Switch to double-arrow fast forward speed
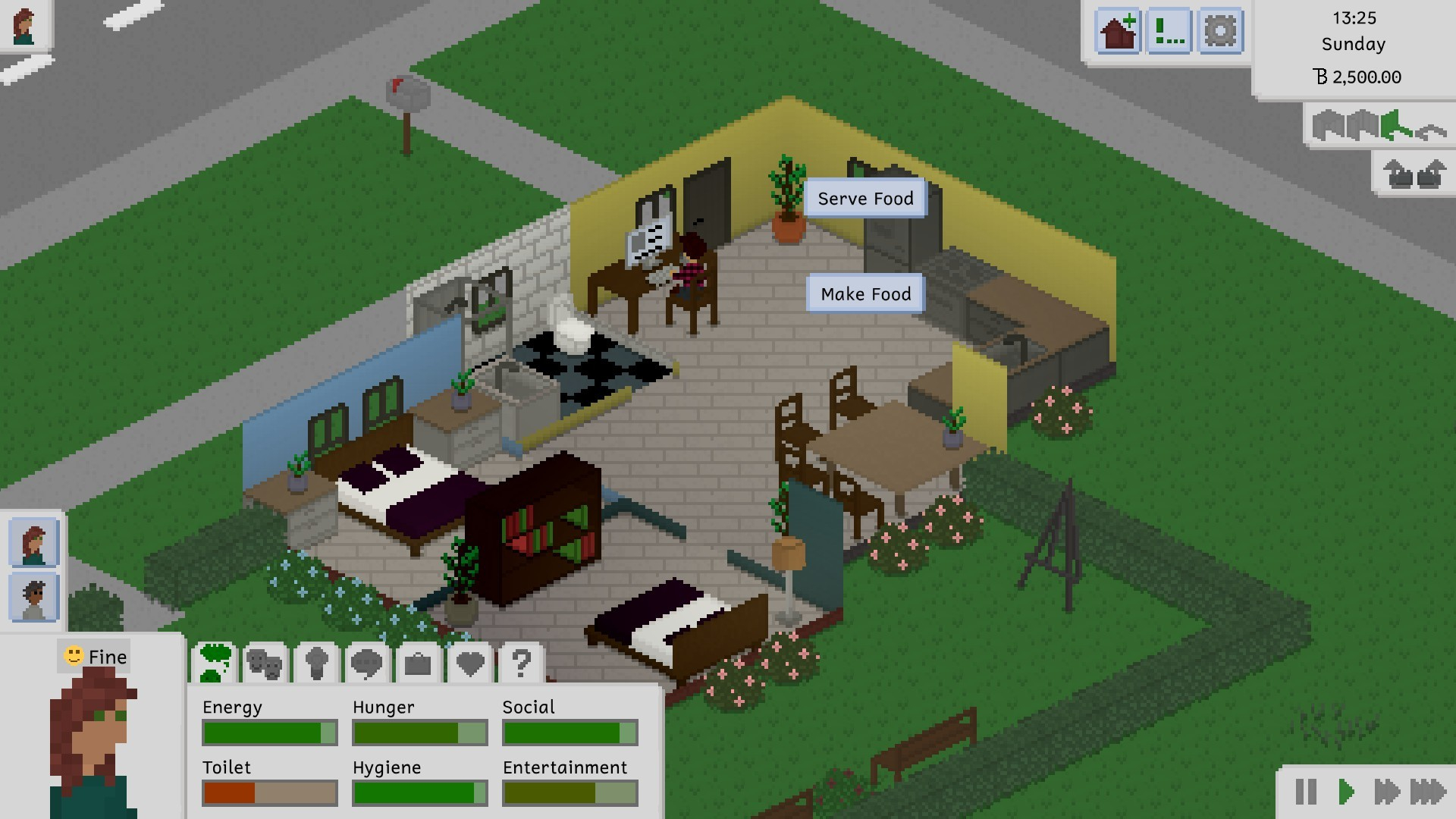 click(x=1386, y=792)
